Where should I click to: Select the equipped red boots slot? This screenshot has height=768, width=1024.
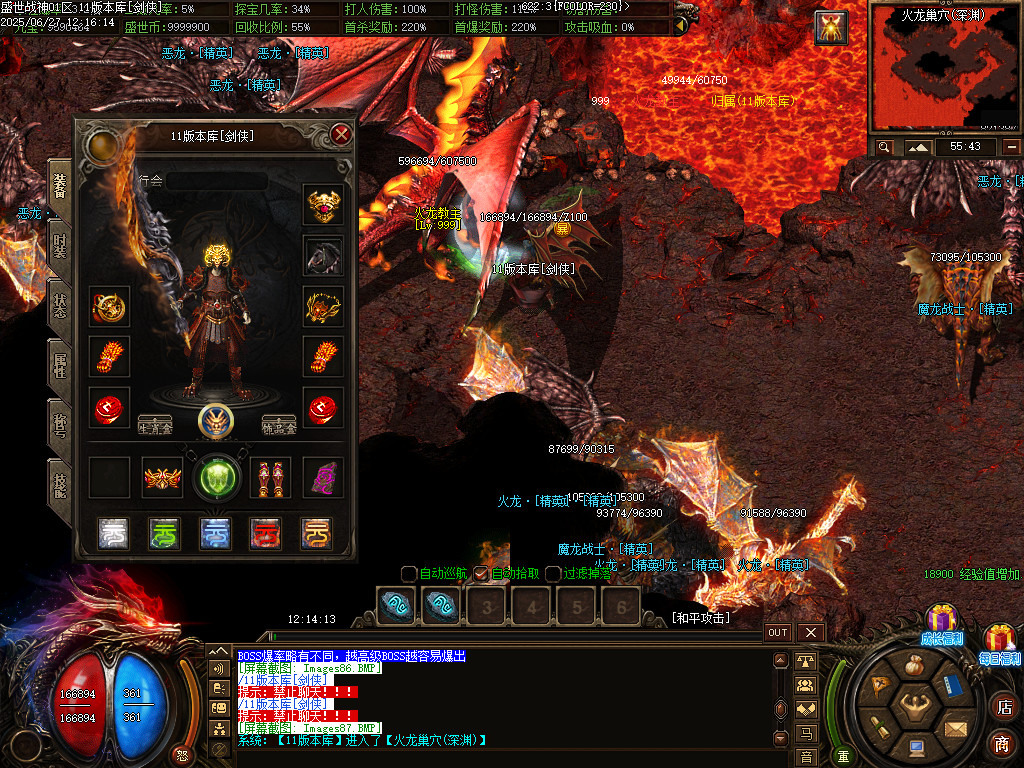tap(270, 477)
